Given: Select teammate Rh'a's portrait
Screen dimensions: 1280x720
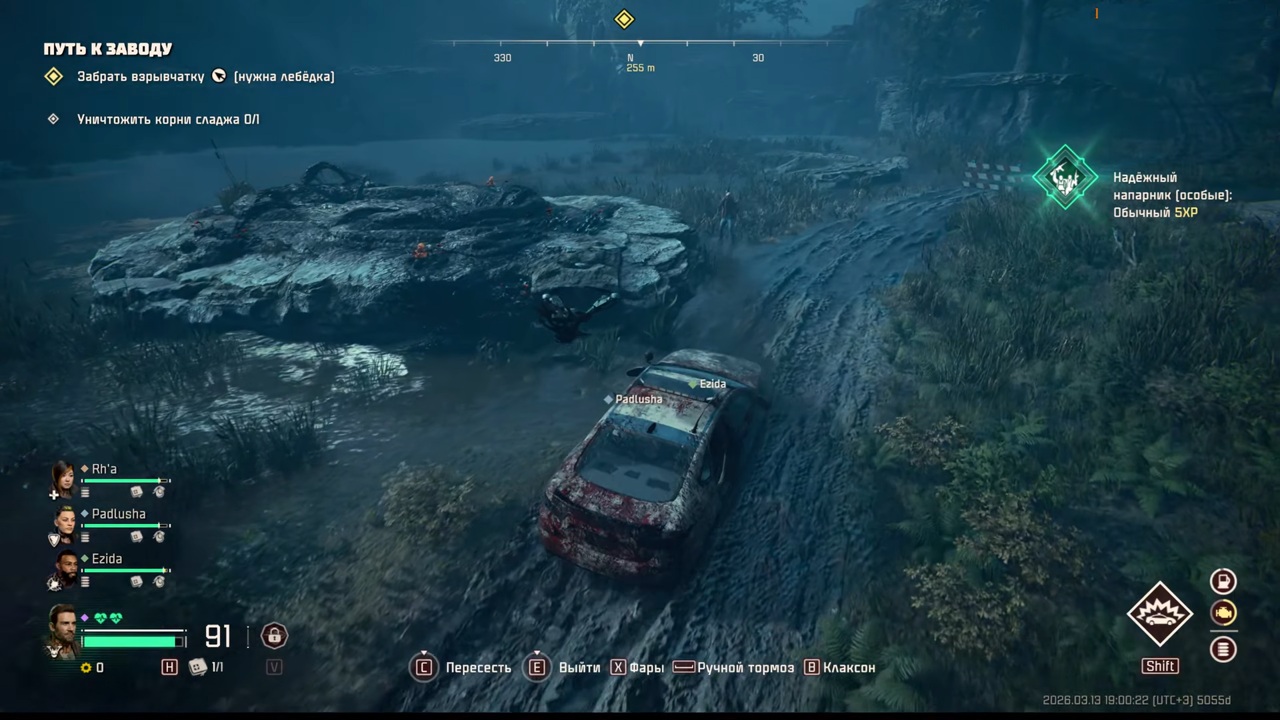Looking at the screenshot, I should click(64, 479).
